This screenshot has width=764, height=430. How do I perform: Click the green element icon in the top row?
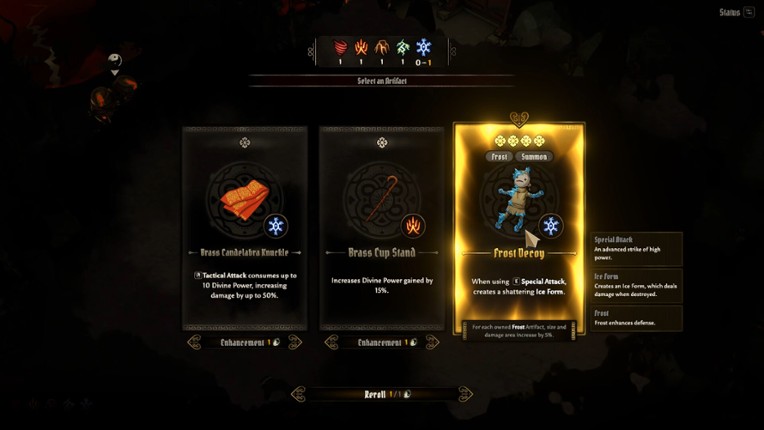pyautogui.click(x=402, y=46)
